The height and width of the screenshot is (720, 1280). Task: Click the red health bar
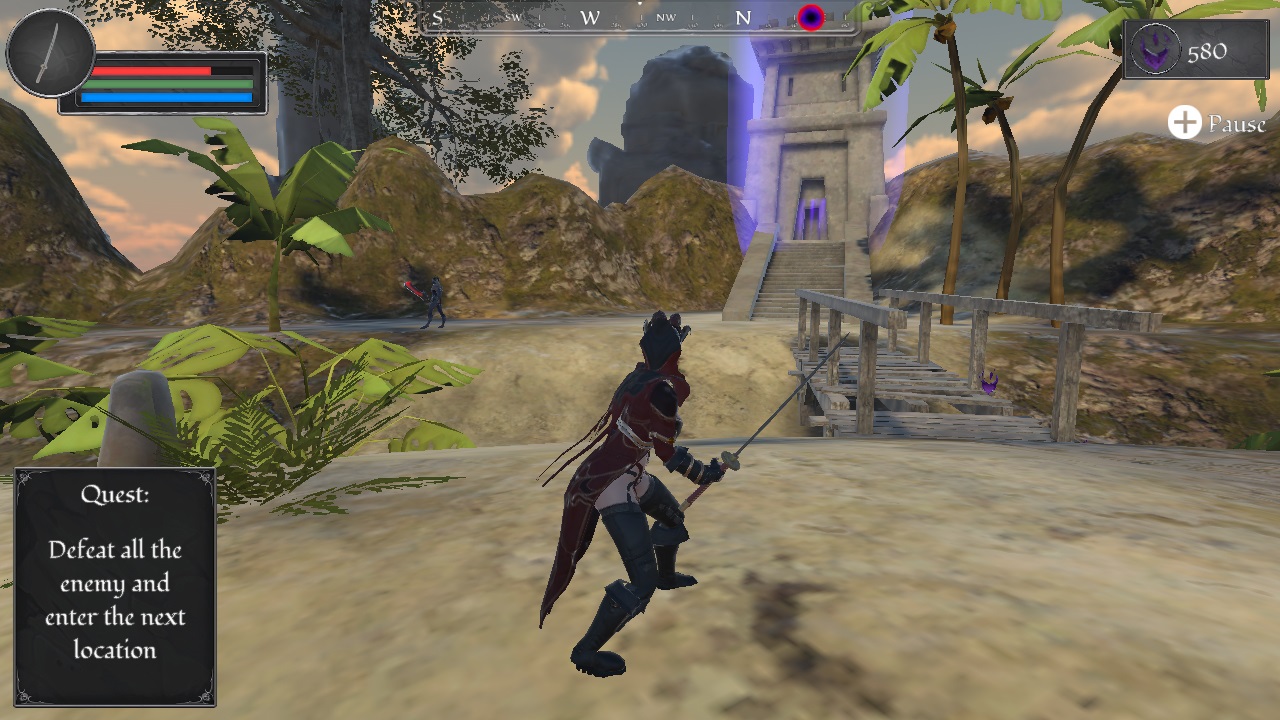click(x=155, y=73)
